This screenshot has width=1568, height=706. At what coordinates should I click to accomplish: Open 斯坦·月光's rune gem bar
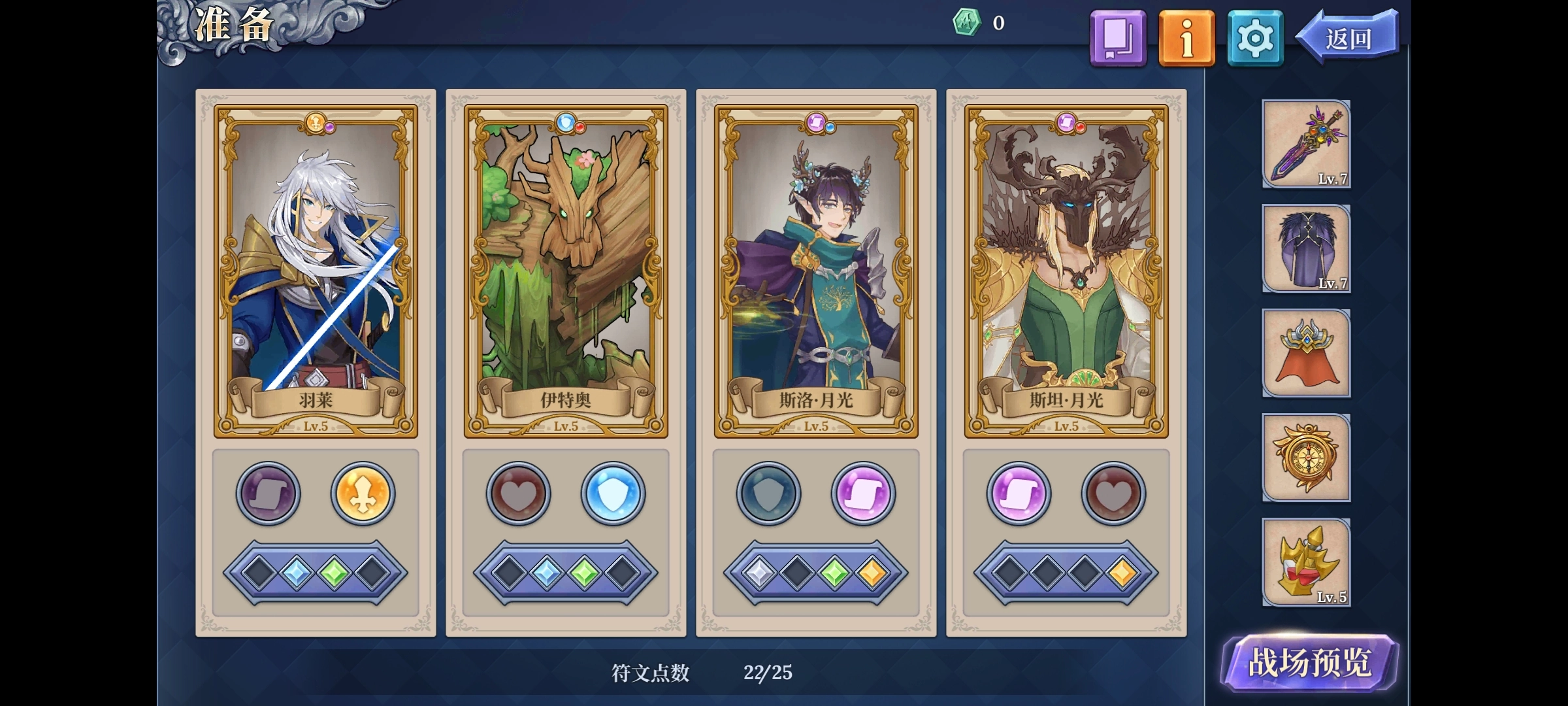[x=1066, y=573]
